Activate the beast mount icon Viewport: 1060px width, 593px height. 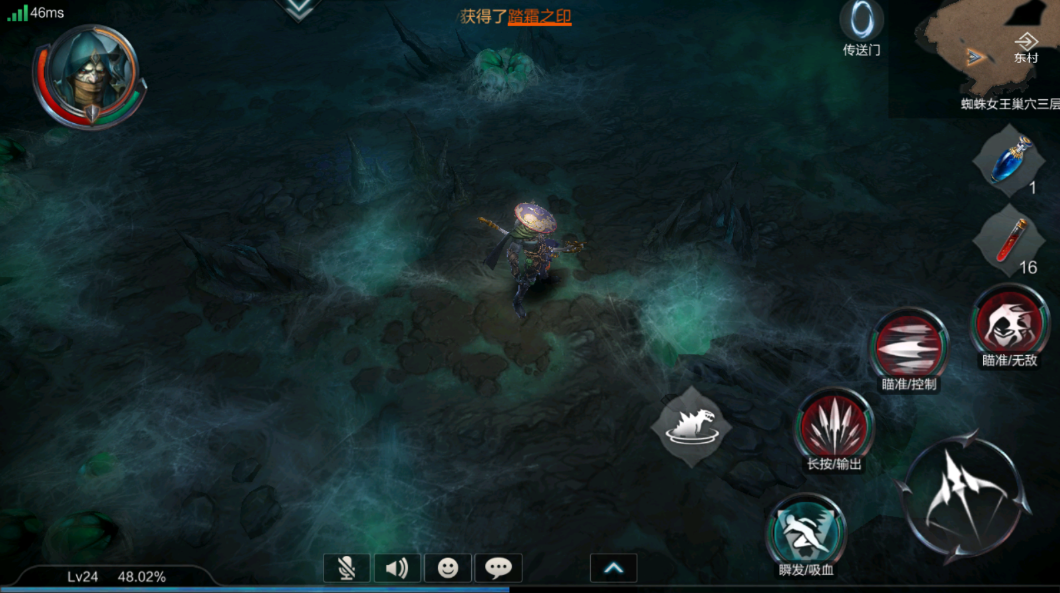coord(690,425)
